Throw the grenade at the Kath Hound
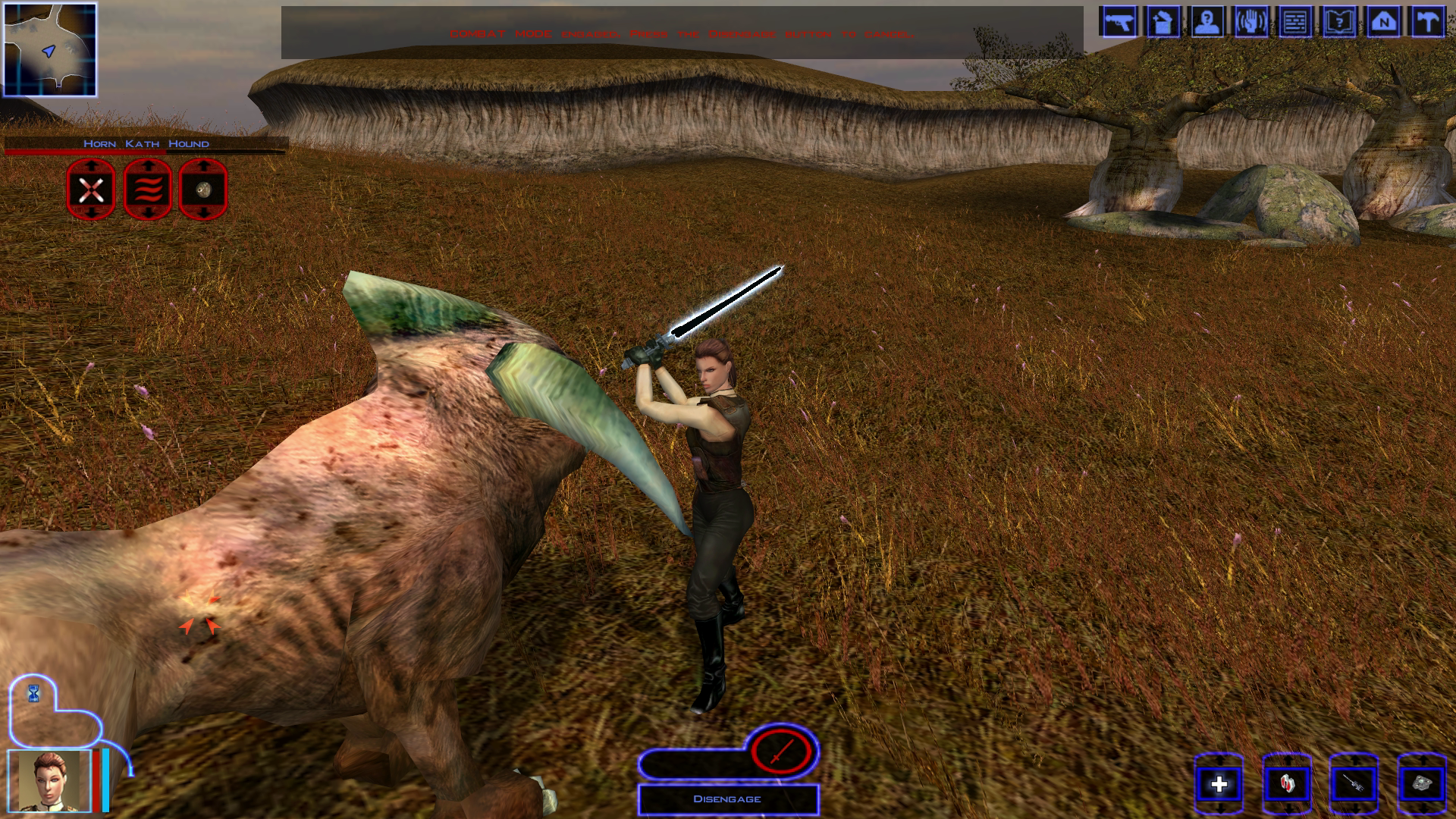This screenshot has width=1456, height=819. click(x=203, y=190)
